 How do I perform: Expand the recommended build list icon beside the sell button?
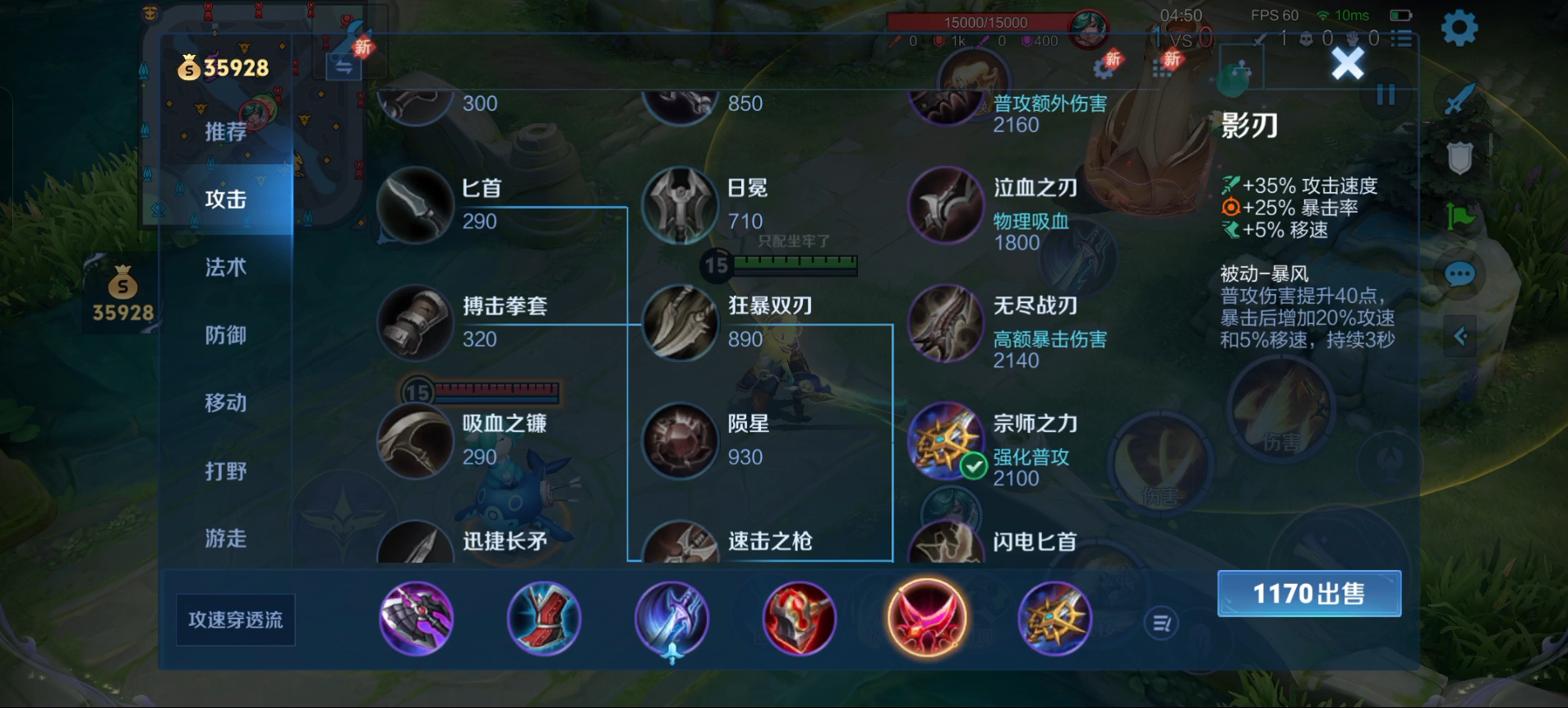coord(1160,623)
